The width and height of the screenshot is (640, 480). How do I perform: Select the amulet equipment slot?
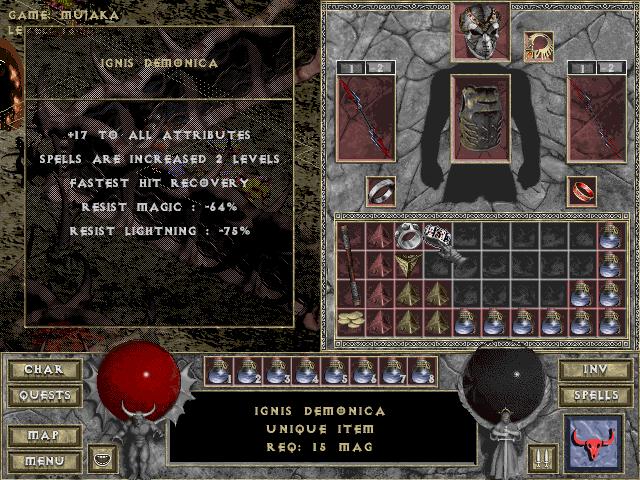coord(537,44)
